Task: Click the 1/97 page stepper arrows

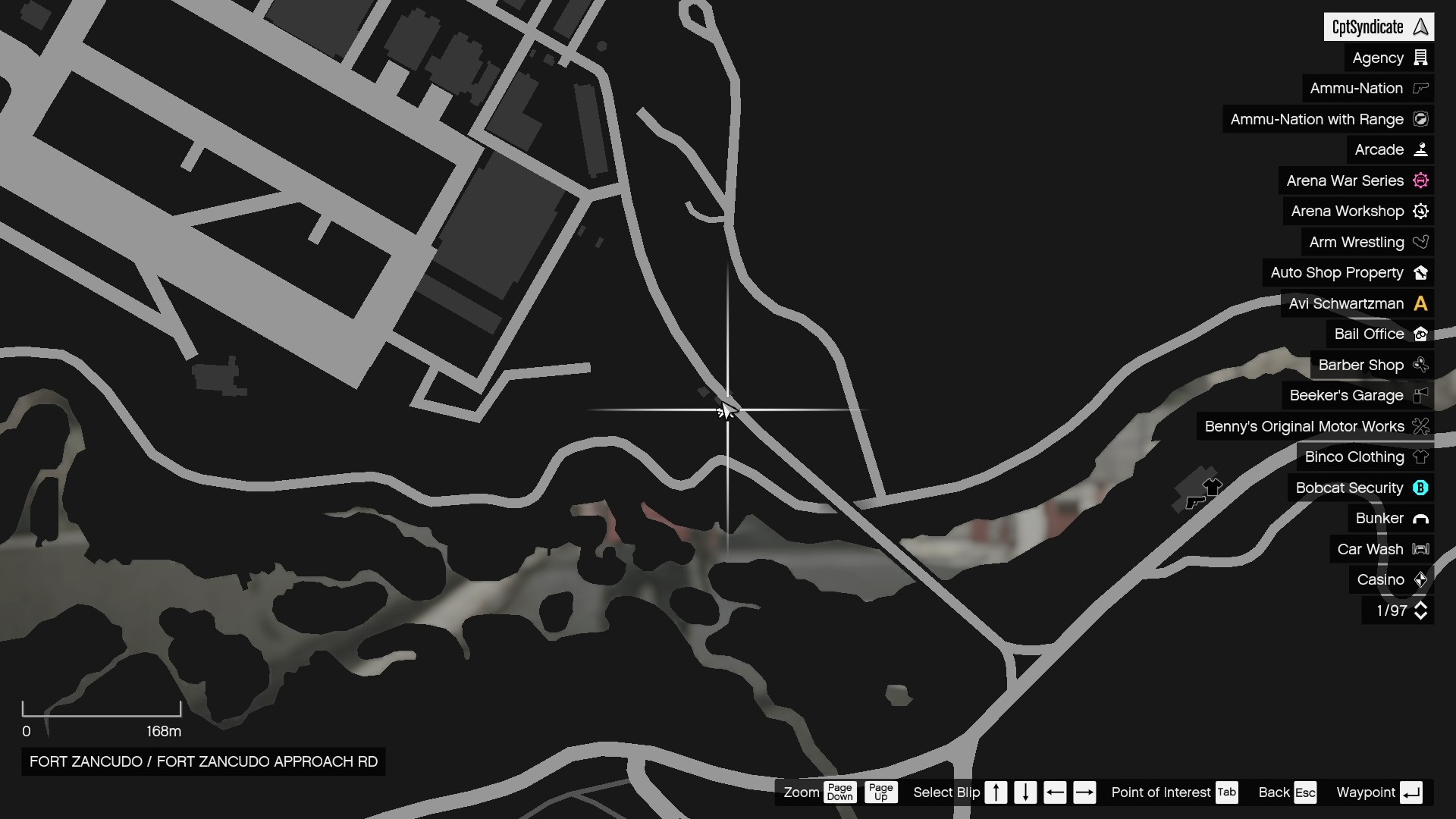Action: [x=1421, y=610]
